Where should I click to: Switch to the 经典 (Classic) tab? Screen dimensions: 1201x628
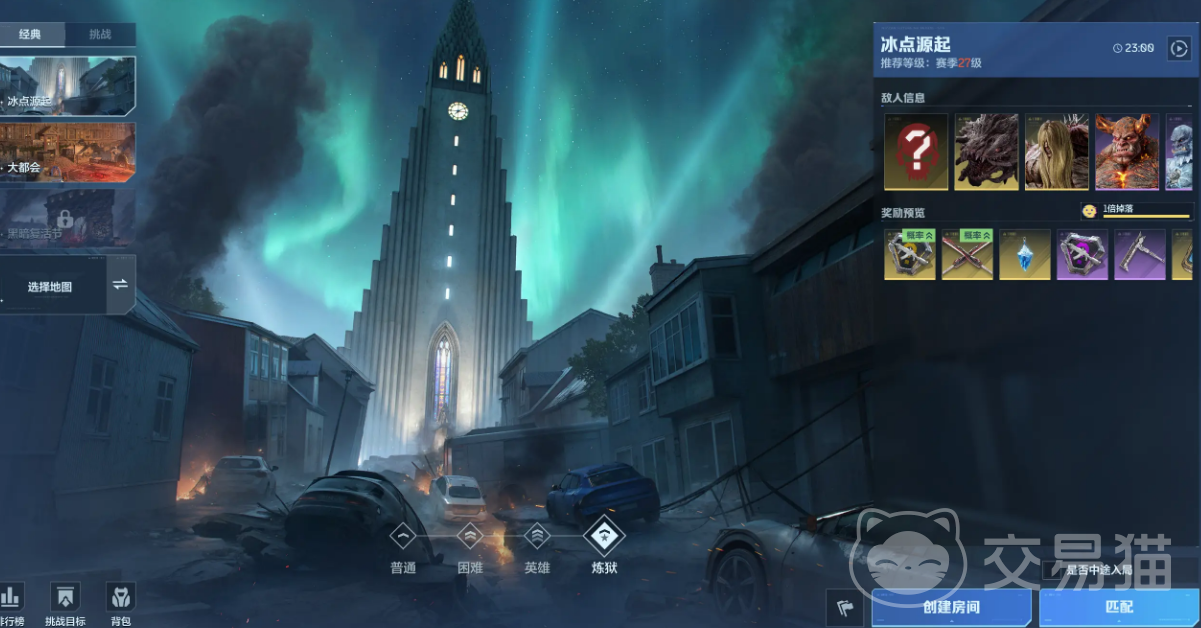[x=31, y=35]
